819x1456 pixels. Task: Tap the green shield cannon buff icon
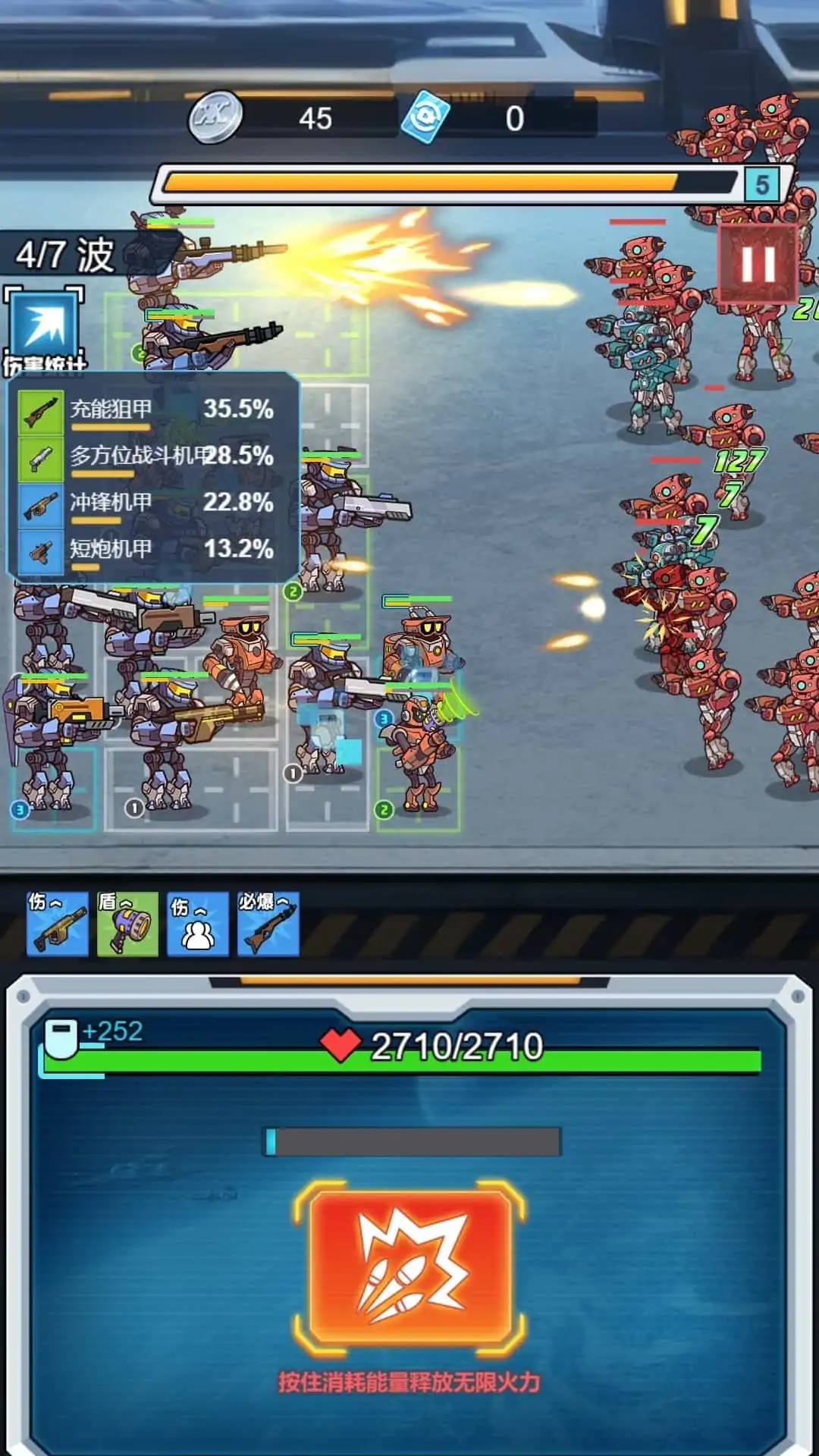click(x=127, y=924)
